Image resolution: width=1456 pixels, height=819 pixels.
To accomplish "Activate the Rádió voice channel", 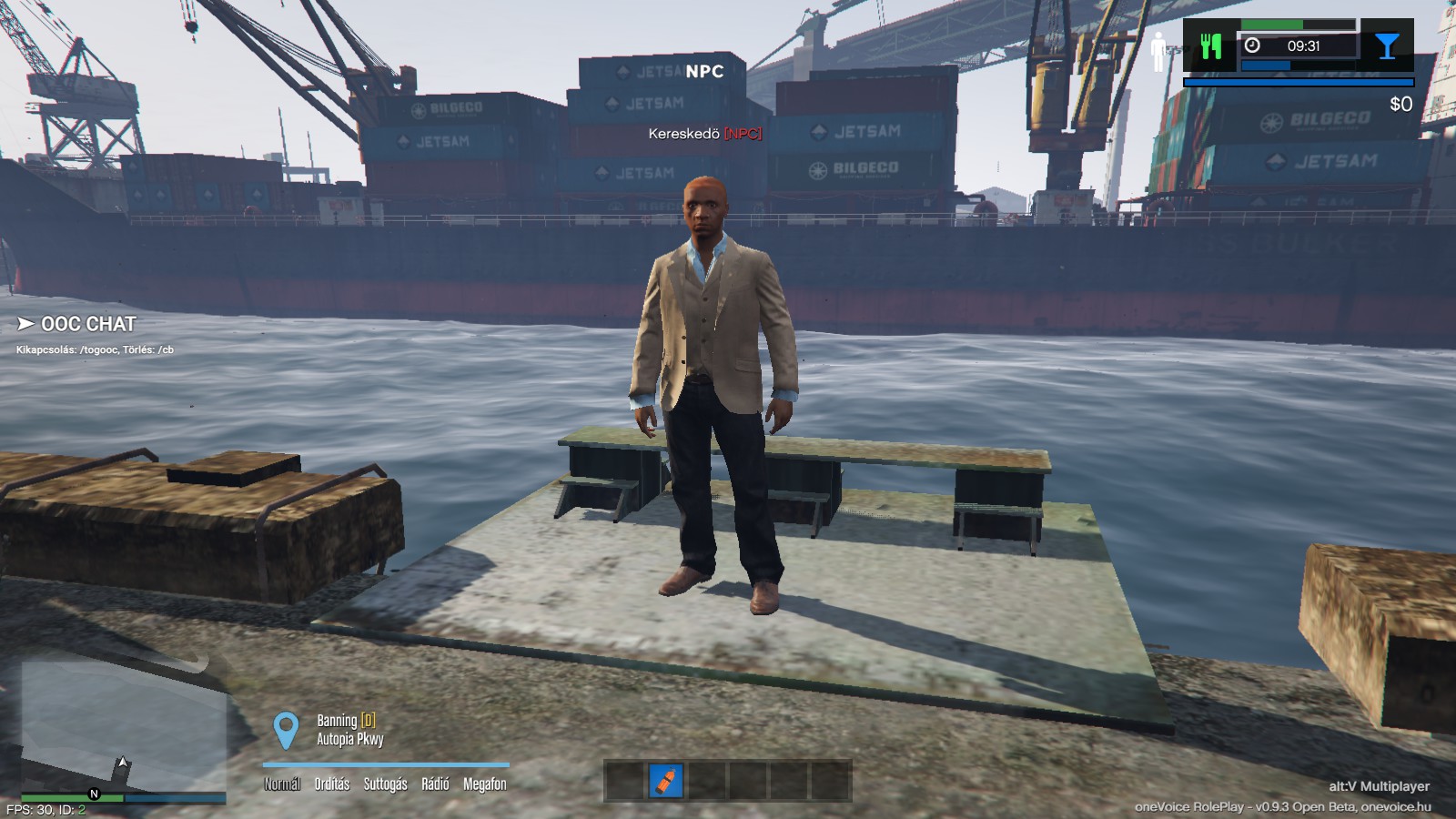I will click(x=435, y=784).
